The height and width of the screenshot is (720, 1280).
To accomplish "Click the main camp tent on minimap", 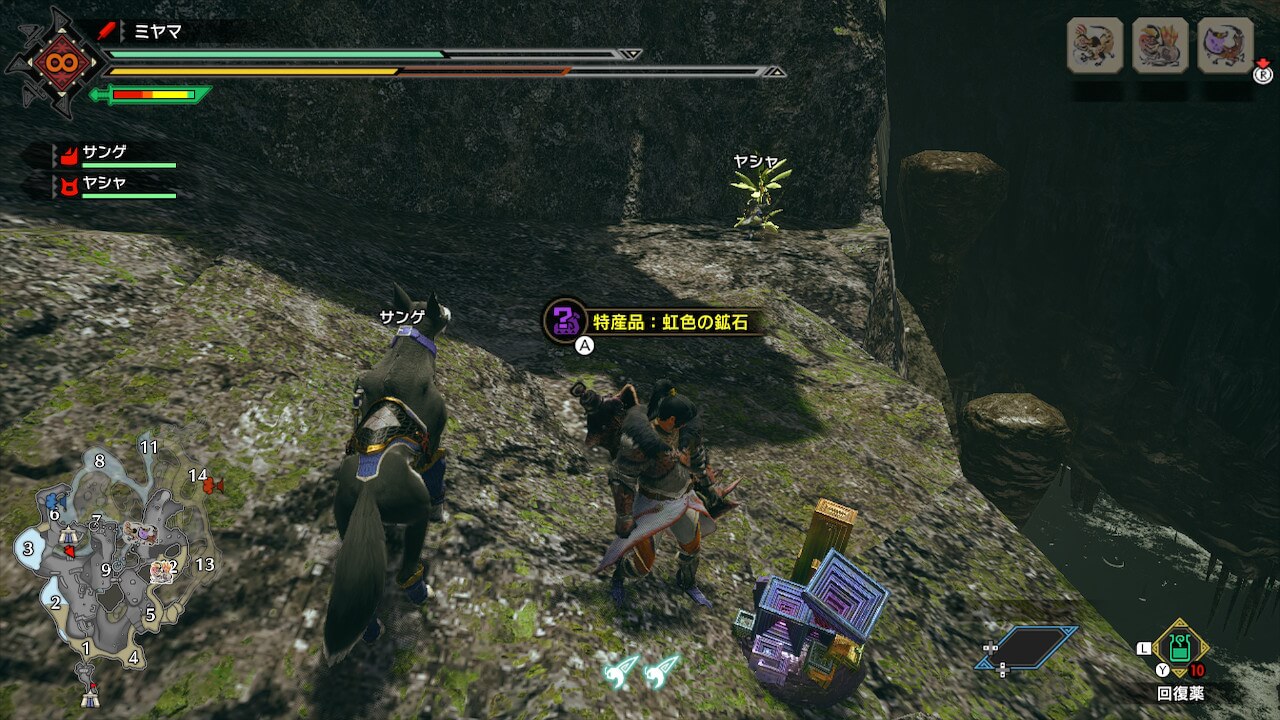I will click(x=91, y=690).
